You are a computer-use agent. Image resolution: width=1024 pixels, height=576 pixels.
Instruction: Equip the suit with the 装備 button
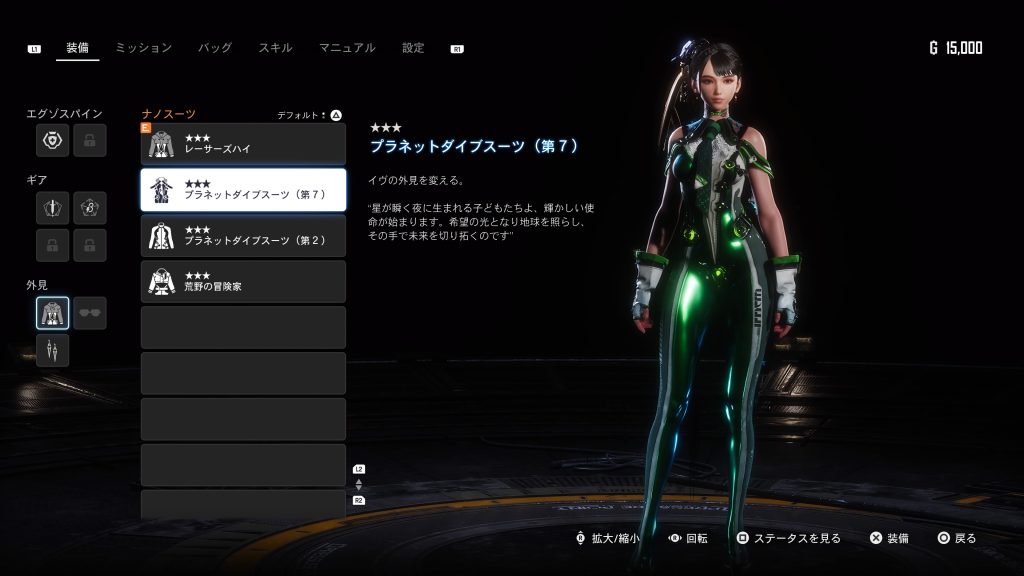(889, 538)
